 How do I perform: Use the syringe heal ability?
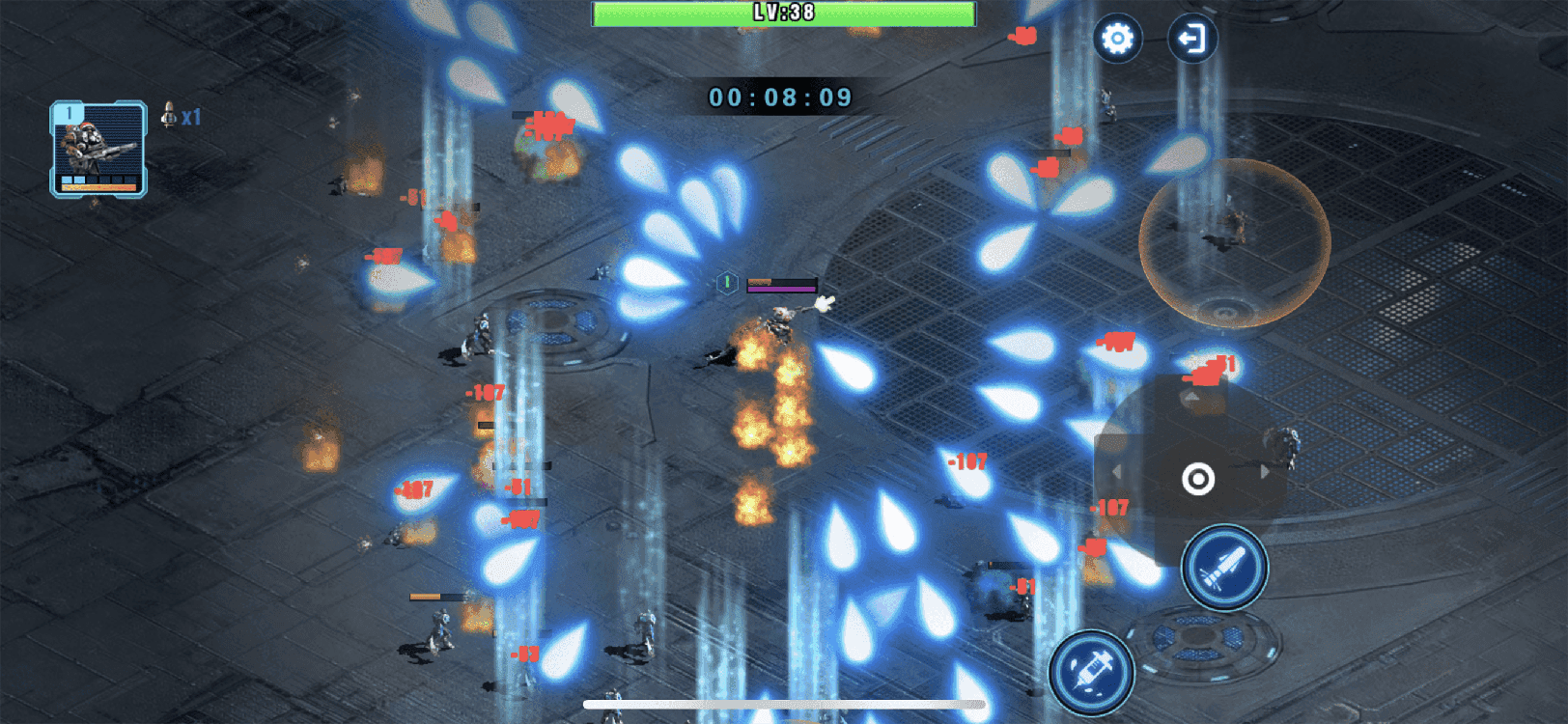[1092, 672]
